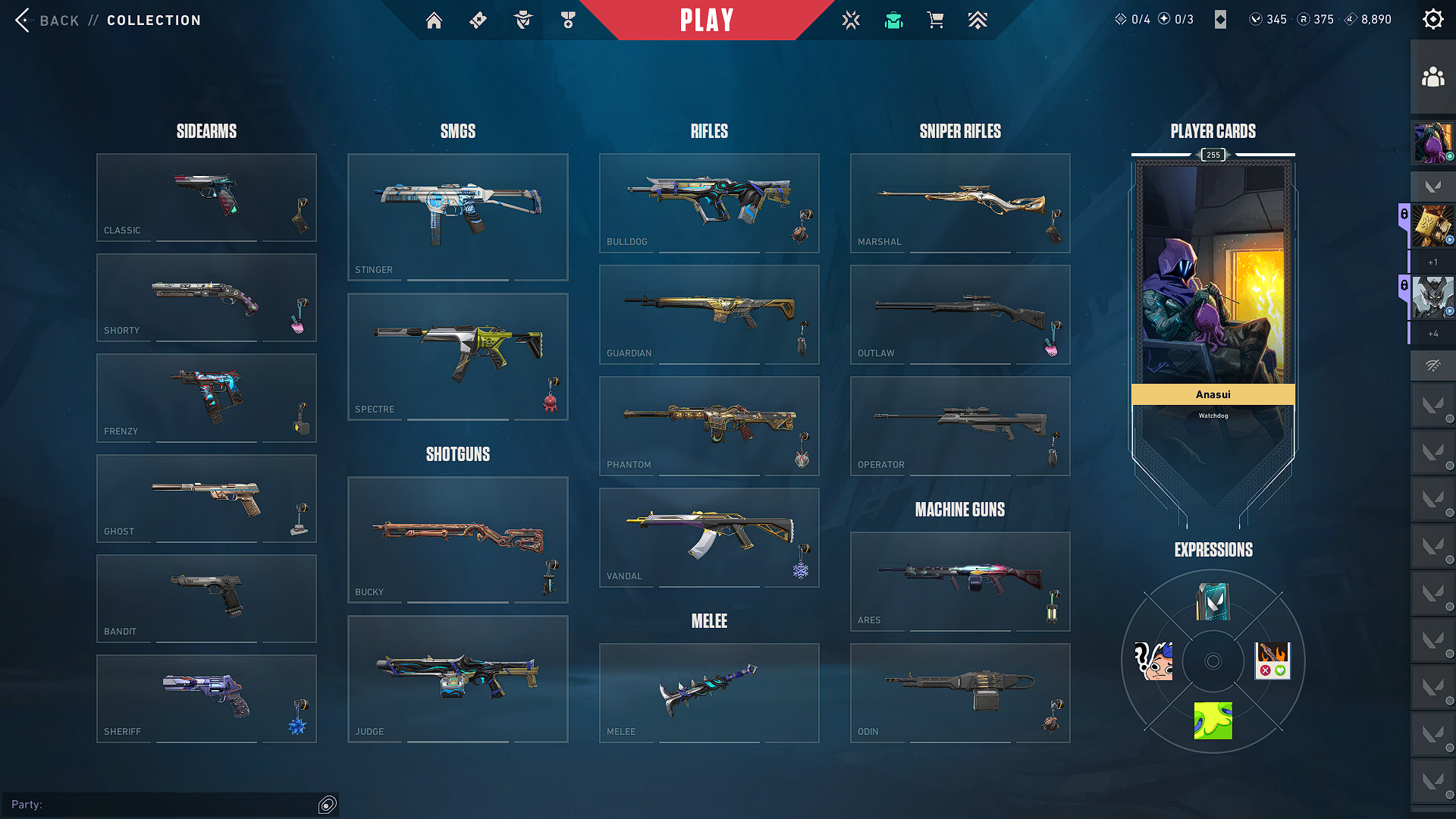
Task: Select the Bucky shotgun slot
Action: (457, 539)
